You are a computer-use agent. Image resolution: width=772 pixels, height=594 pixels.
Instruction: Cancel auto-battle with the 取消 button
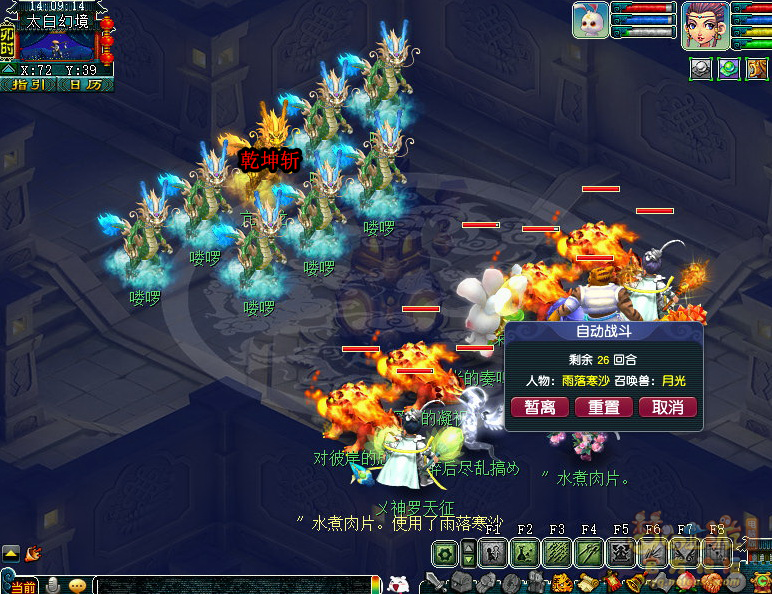(x=667, y=408)
